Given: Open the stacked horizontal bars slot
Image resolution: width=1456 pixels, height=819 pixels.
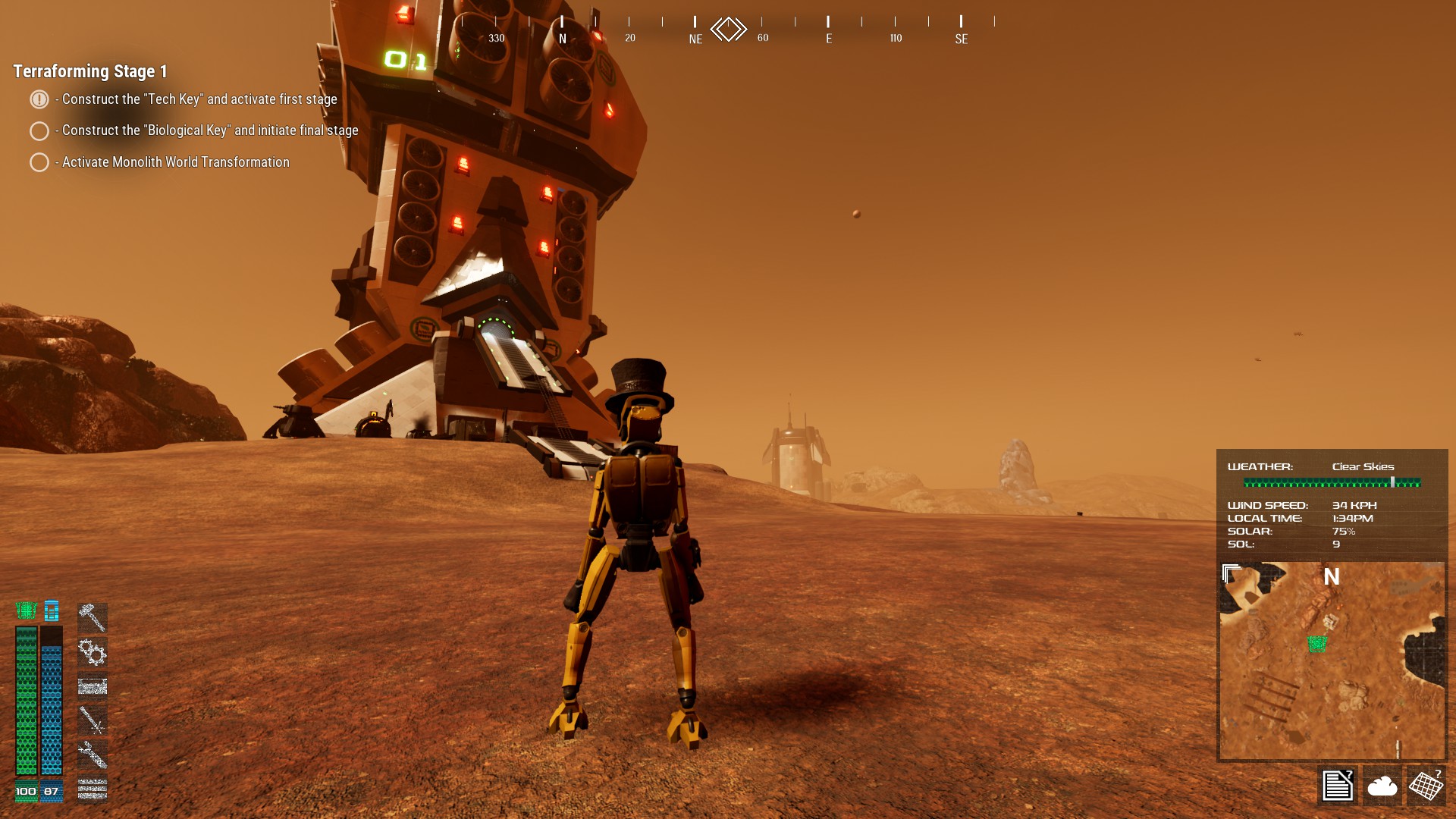Looking at the screenshot, I should click(x=93, y=789).
